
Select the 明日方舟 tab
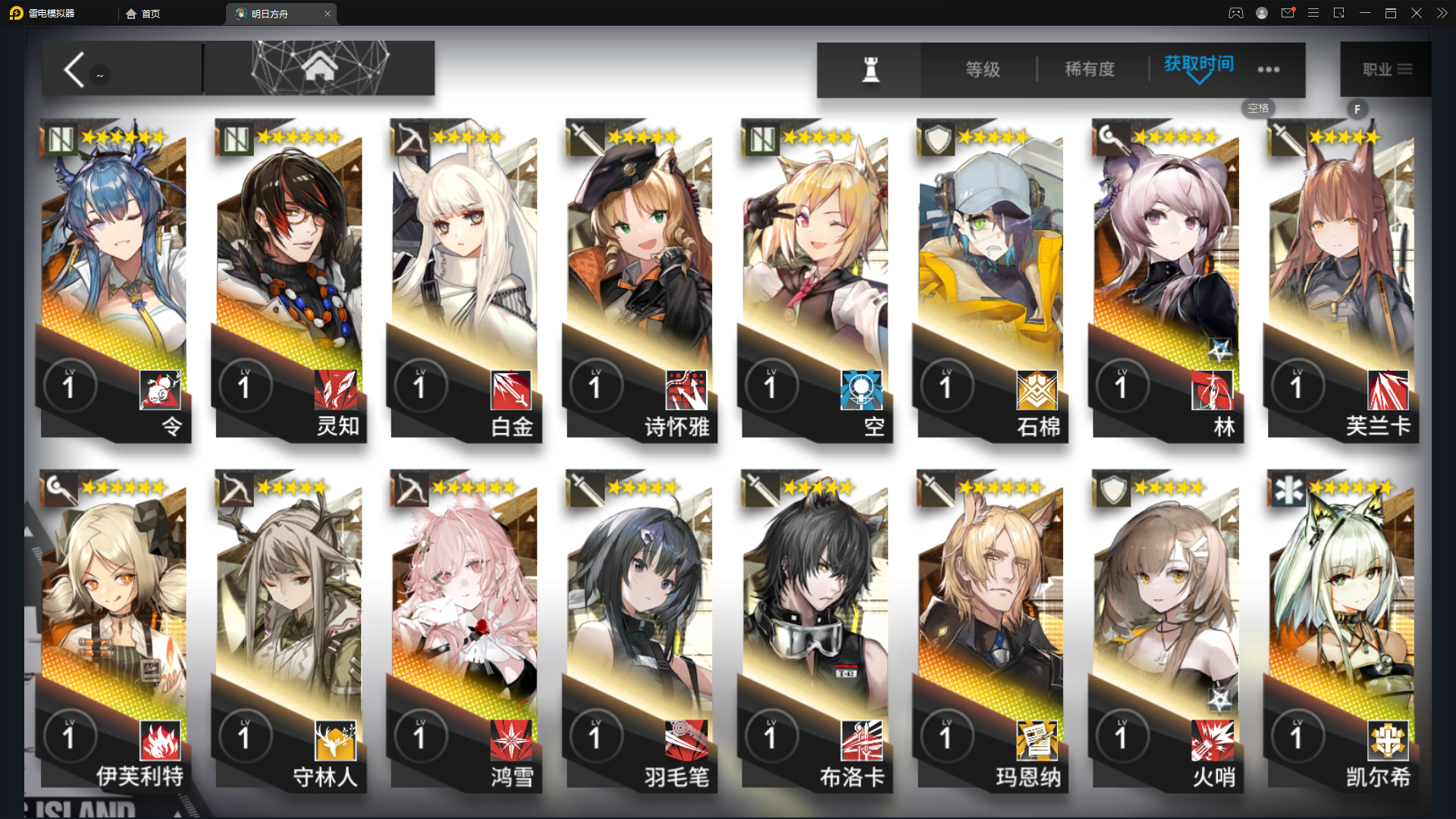tap(278, 13)
